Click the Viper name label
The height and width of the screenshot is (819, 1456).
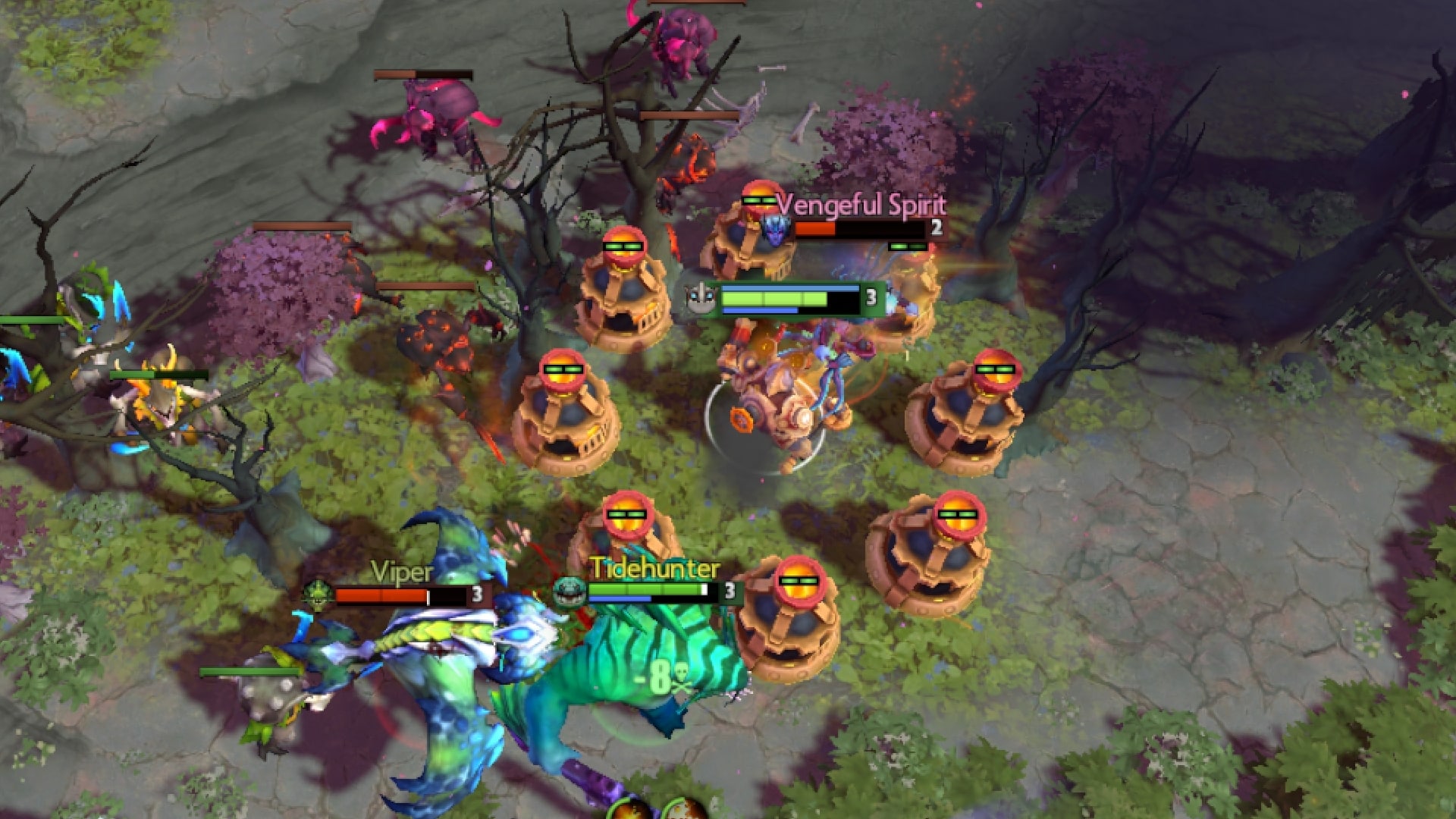tap(400, 572)
